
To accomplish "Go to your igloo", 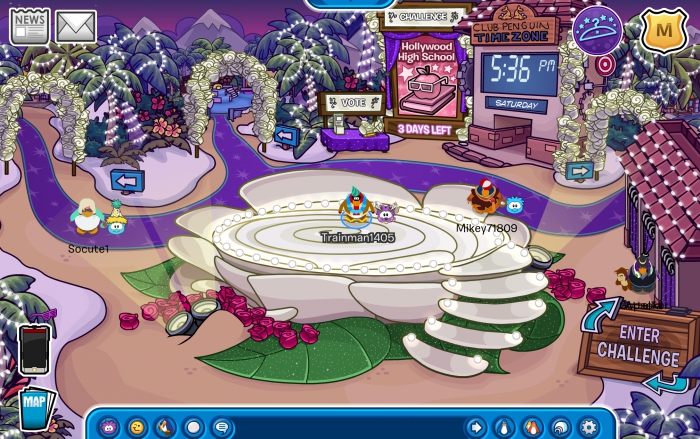I will pos(560,427).
